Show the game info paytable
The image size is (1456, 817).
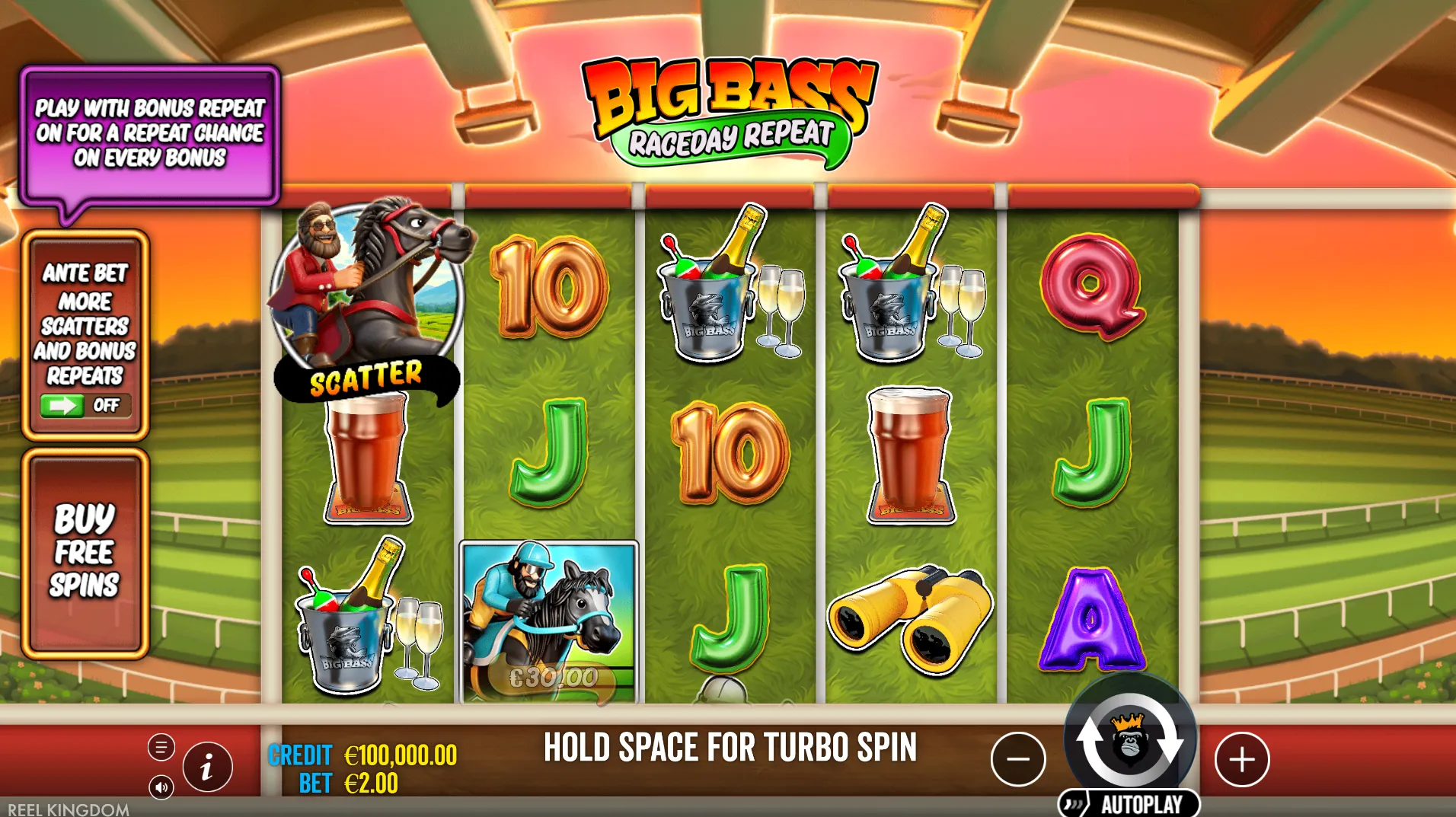tap(207, 767)
